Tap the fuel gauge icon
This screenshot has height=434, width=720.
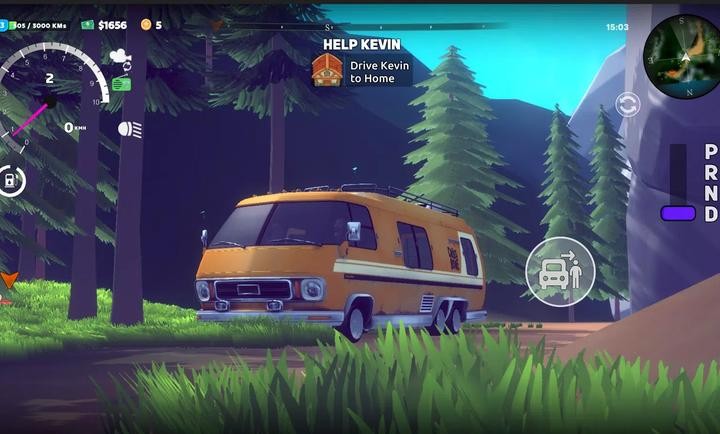(11, 181)
